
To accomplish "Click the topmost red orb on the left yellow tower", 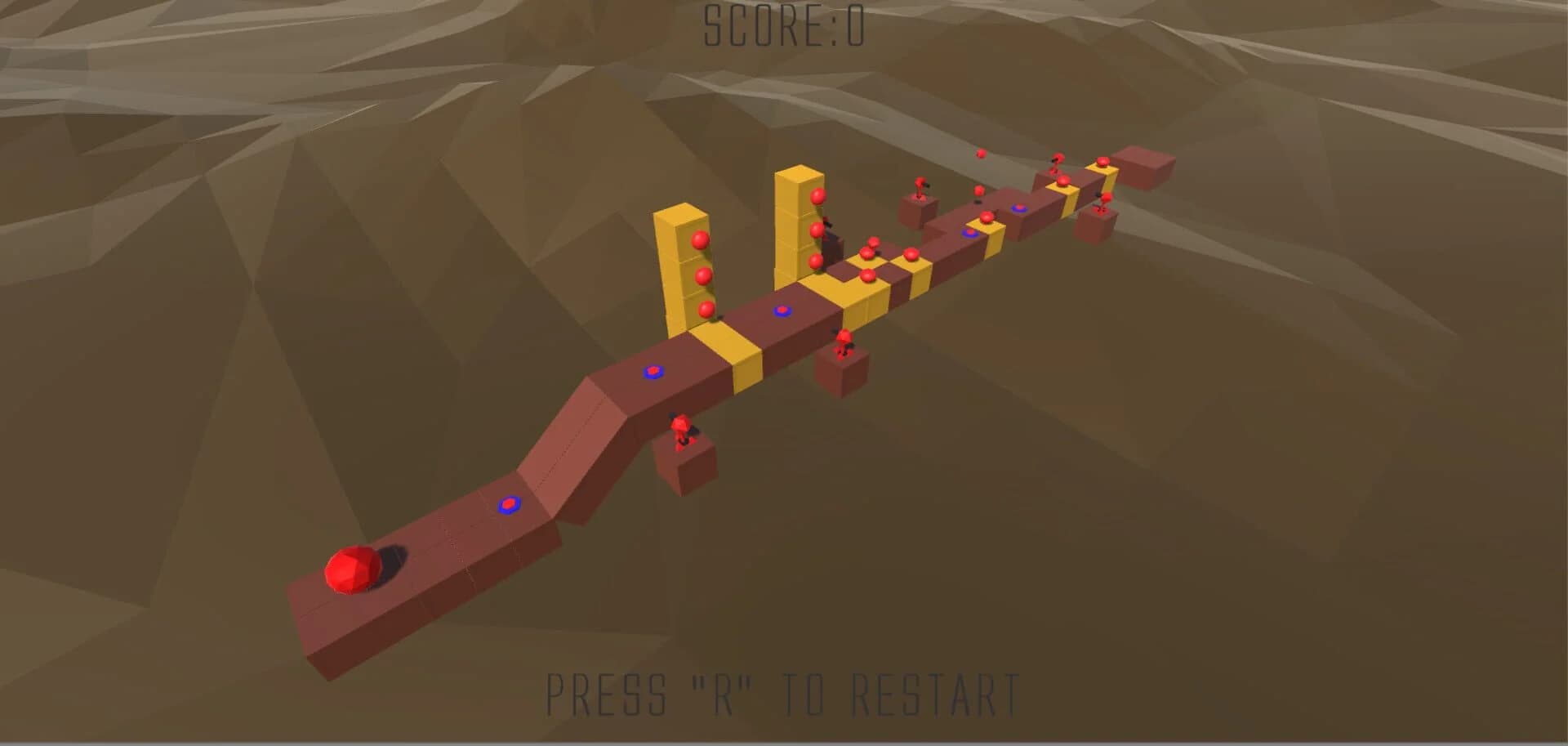I will (701, 242).
